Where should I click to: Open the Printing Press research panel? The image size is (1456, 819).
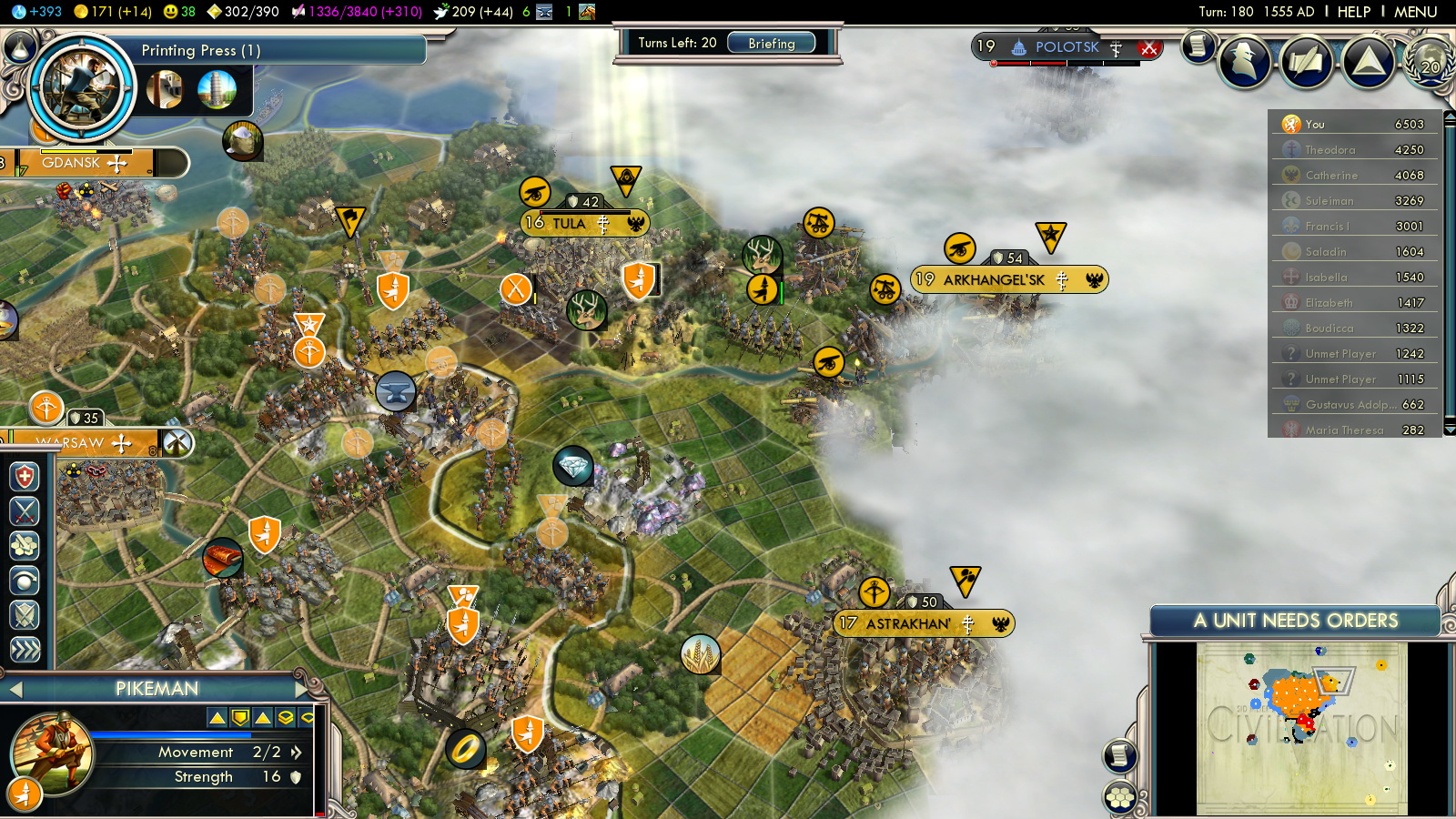[200, 50]
